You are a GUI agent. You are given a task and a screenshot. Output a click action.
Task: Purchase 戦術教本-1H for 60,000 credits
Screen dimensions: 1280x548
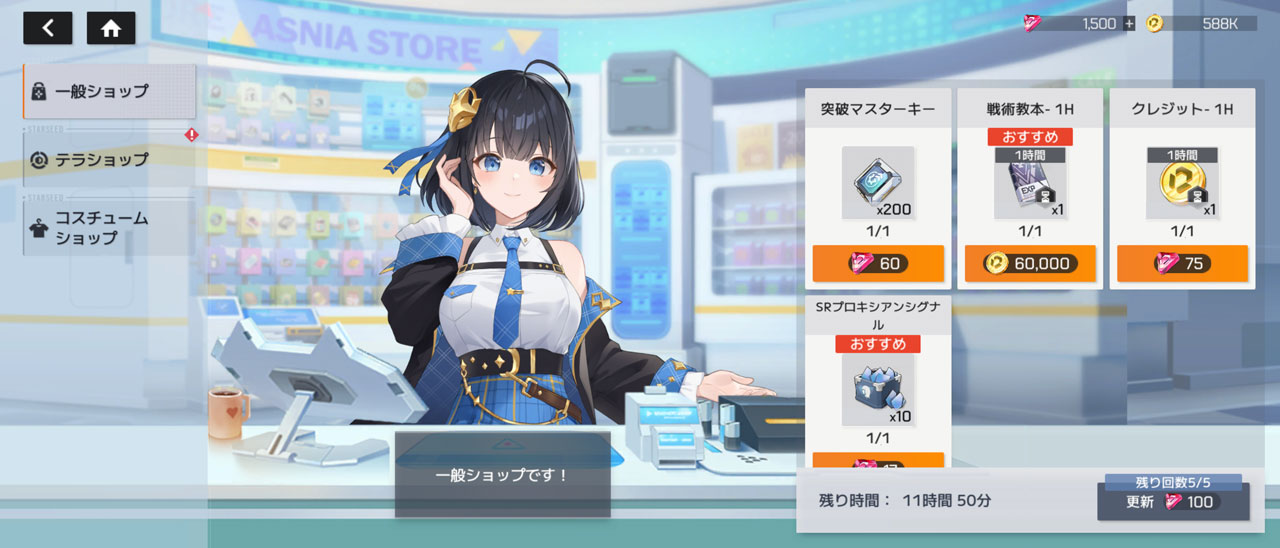coord(1030,263)
